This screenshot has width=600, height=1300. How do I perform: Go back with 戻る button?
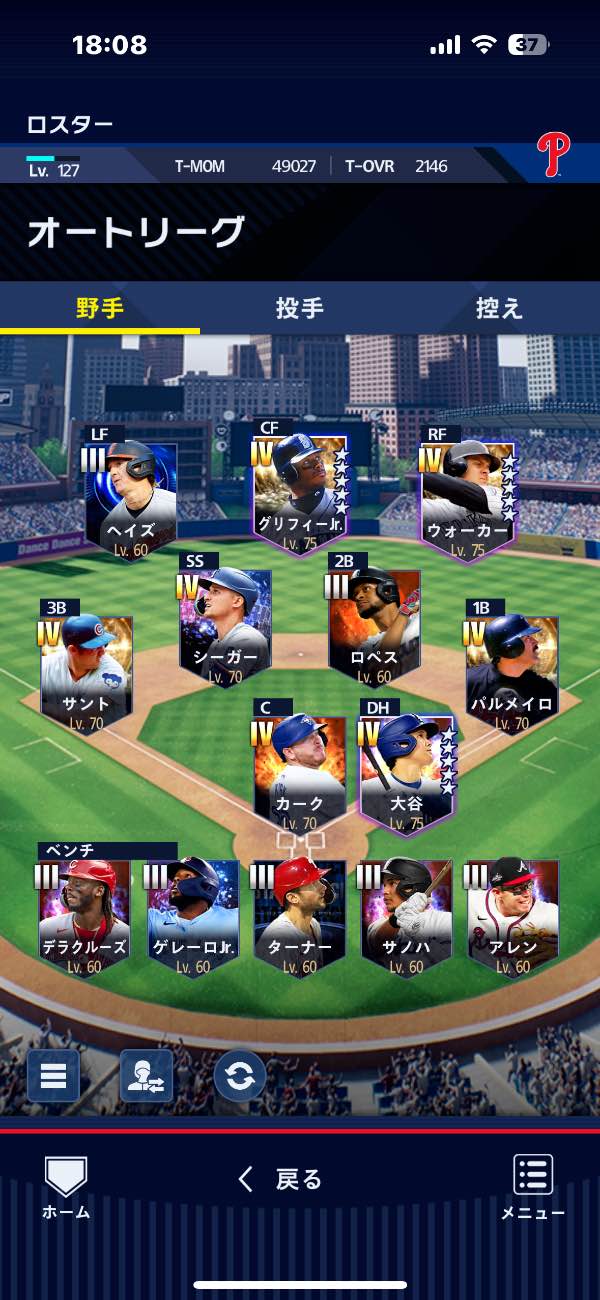tap(280, 1180)
